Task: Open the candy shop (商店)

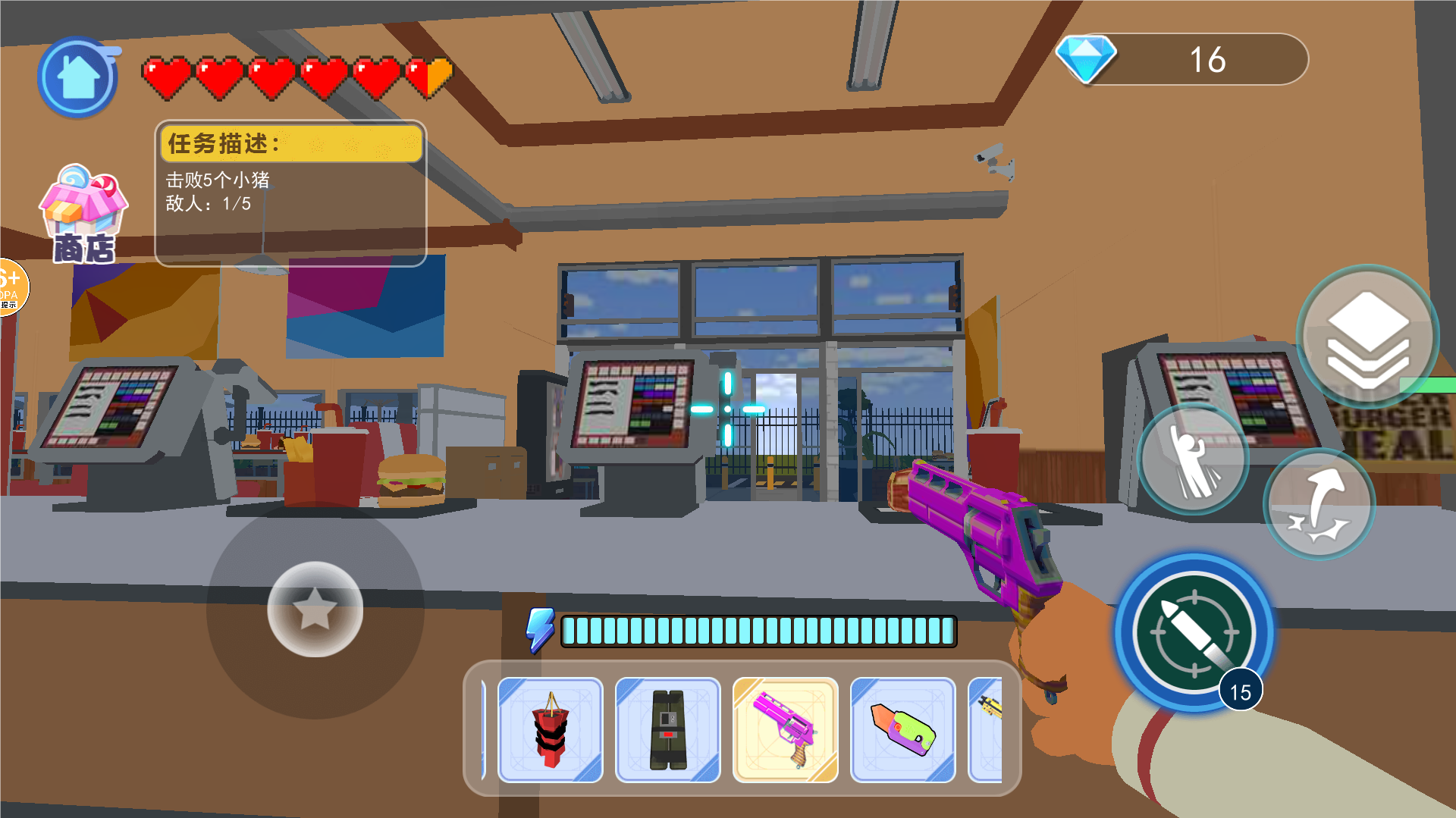Action: coord(83,215)
